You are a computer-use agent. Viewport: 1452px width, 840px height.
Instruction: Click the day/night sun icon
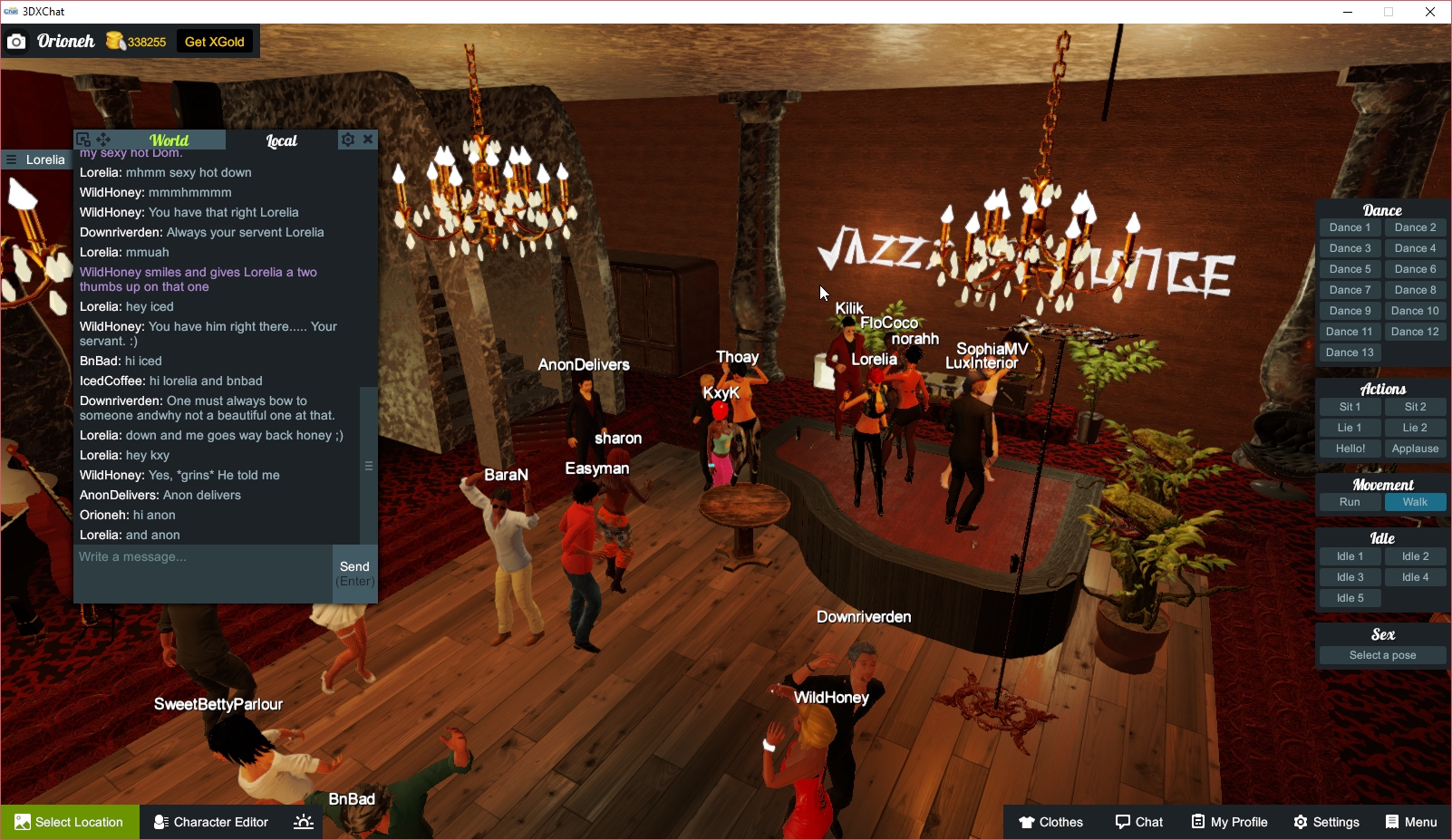(x=303, y=822)
